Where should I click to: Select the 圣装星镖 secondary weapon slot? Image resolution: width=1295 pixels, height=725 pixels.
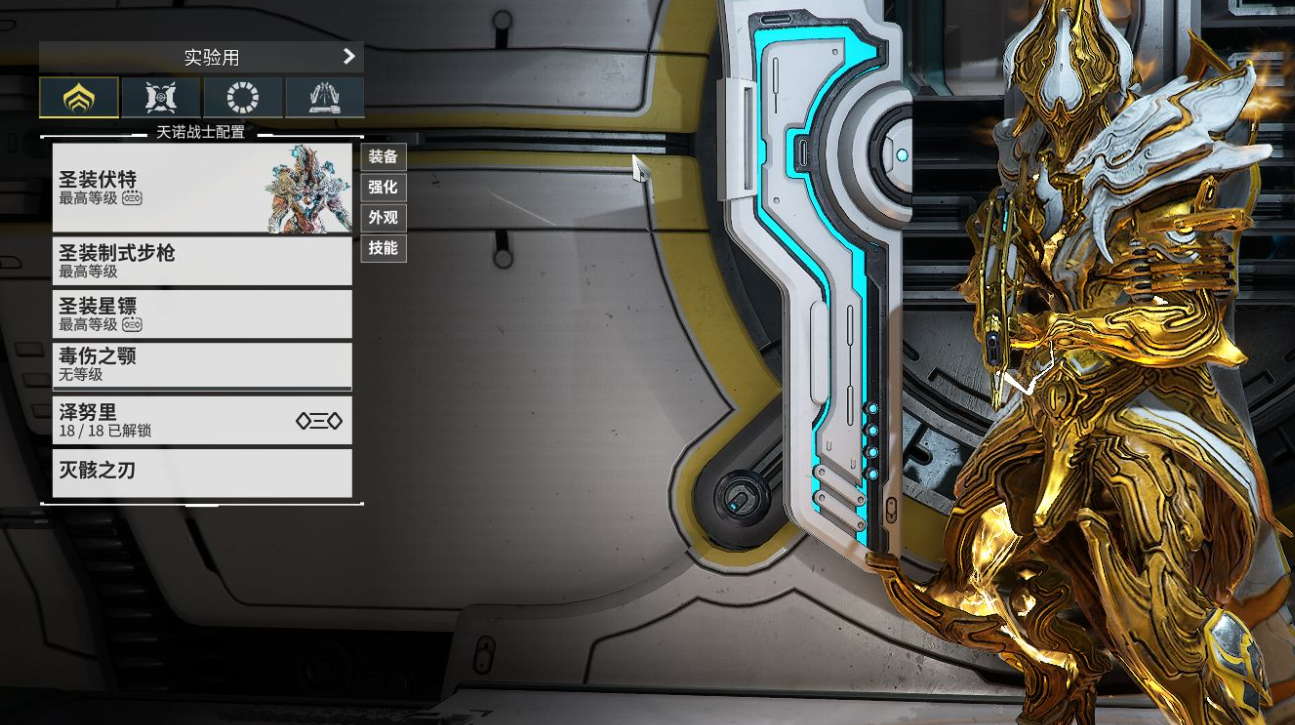[202, 314]
